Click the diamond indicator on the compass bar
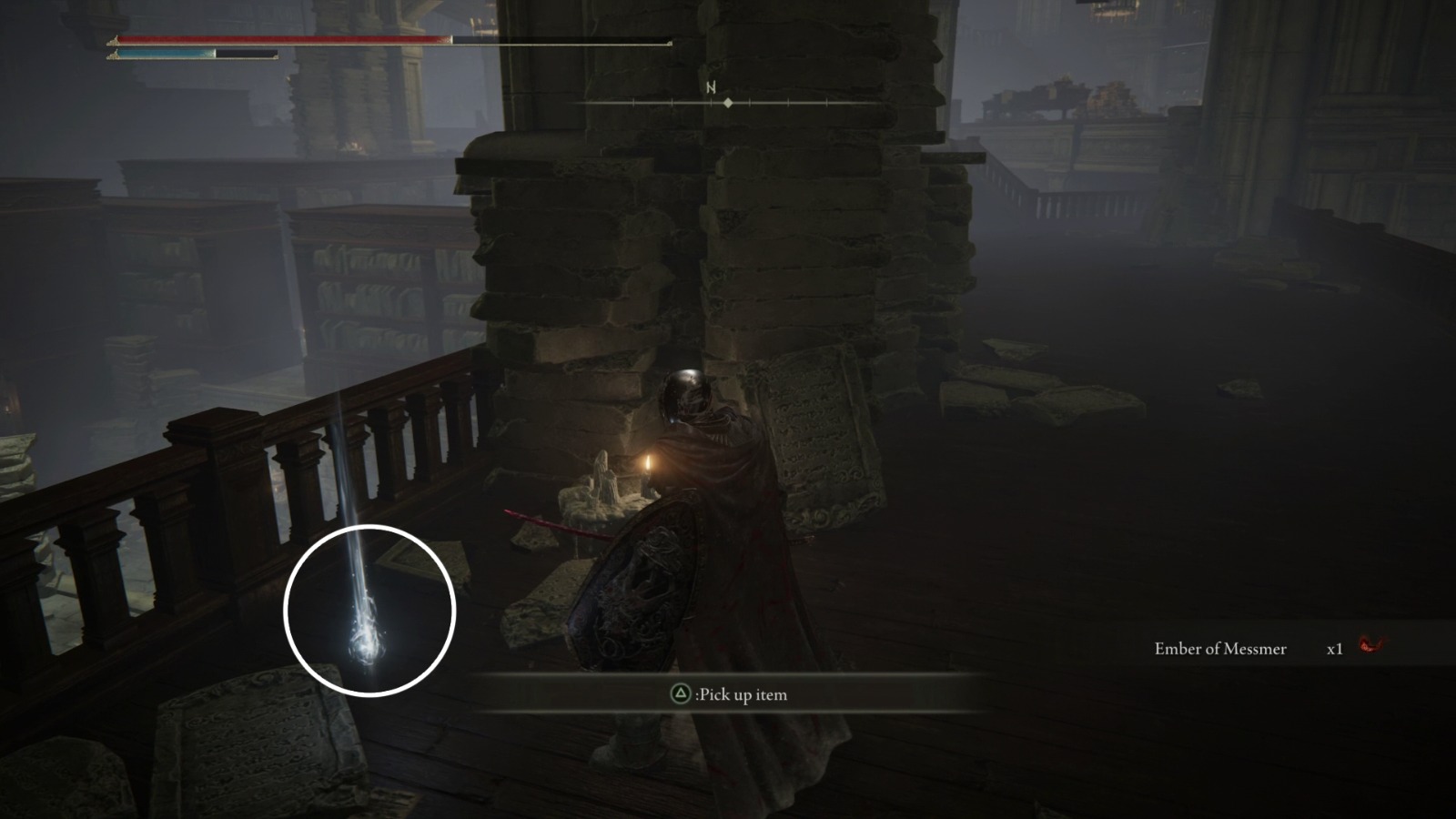The image size is (1456, 819). tap(727, 103)
